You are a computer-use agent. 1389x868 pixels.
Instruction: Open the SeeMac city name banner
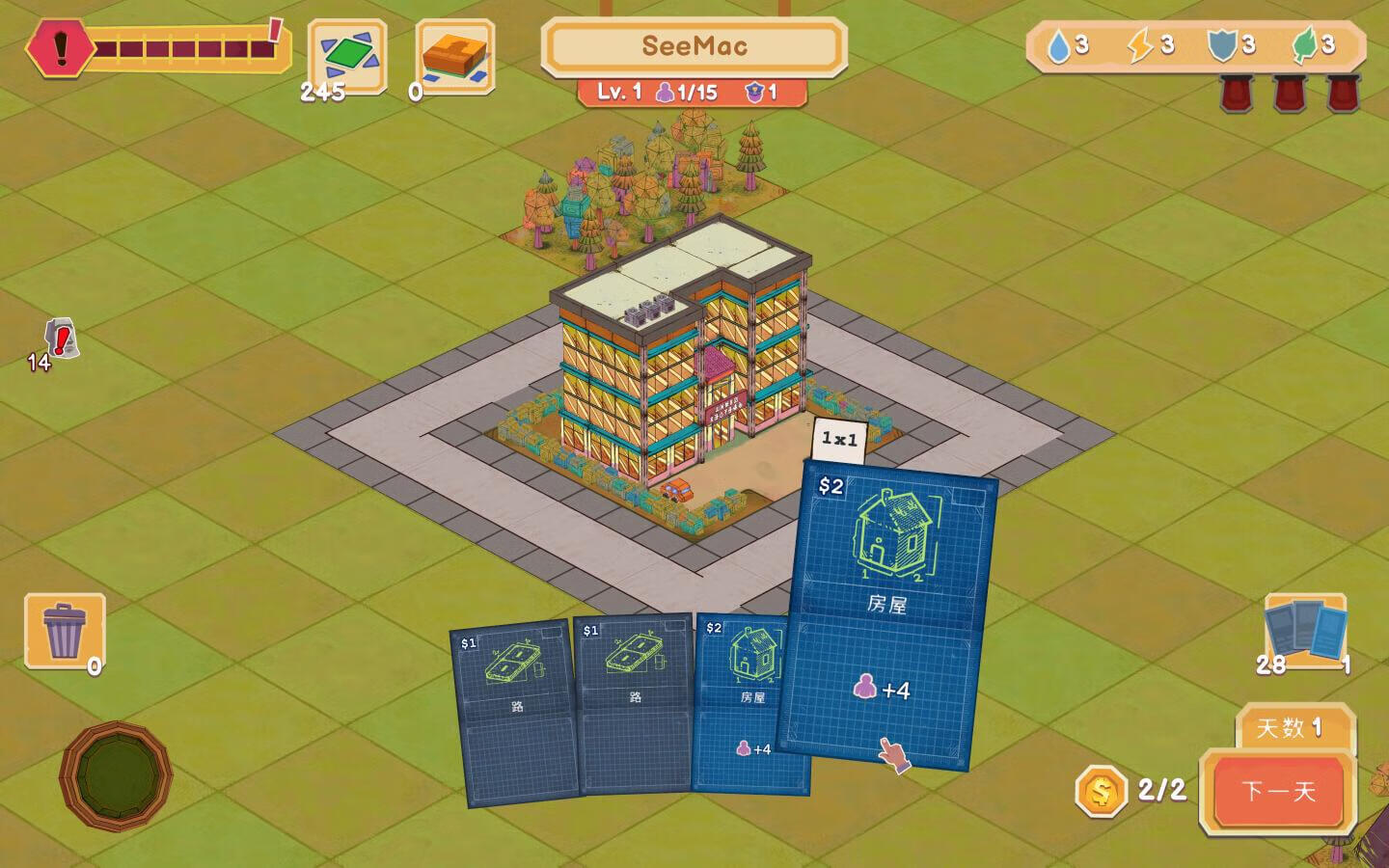[x=694, y=46]
